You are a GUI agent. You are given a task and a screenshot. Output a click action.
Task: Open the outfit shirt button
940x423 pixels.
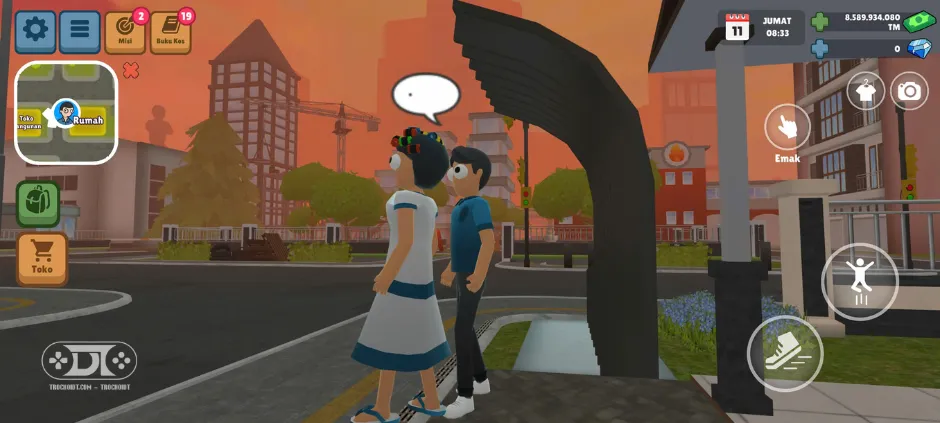866,91
